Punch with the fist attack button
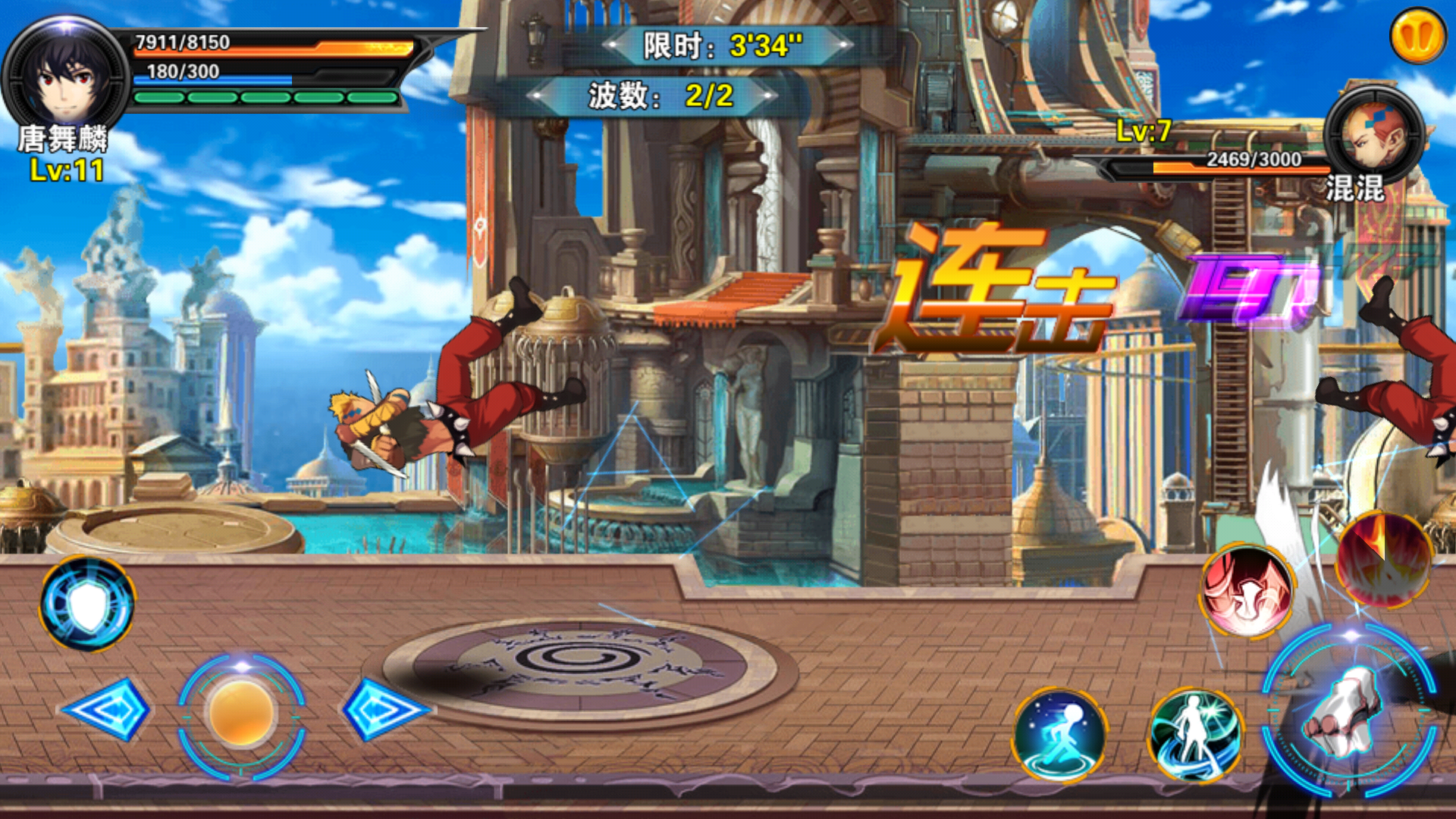1456x819 pixels. click(1348, 711)
